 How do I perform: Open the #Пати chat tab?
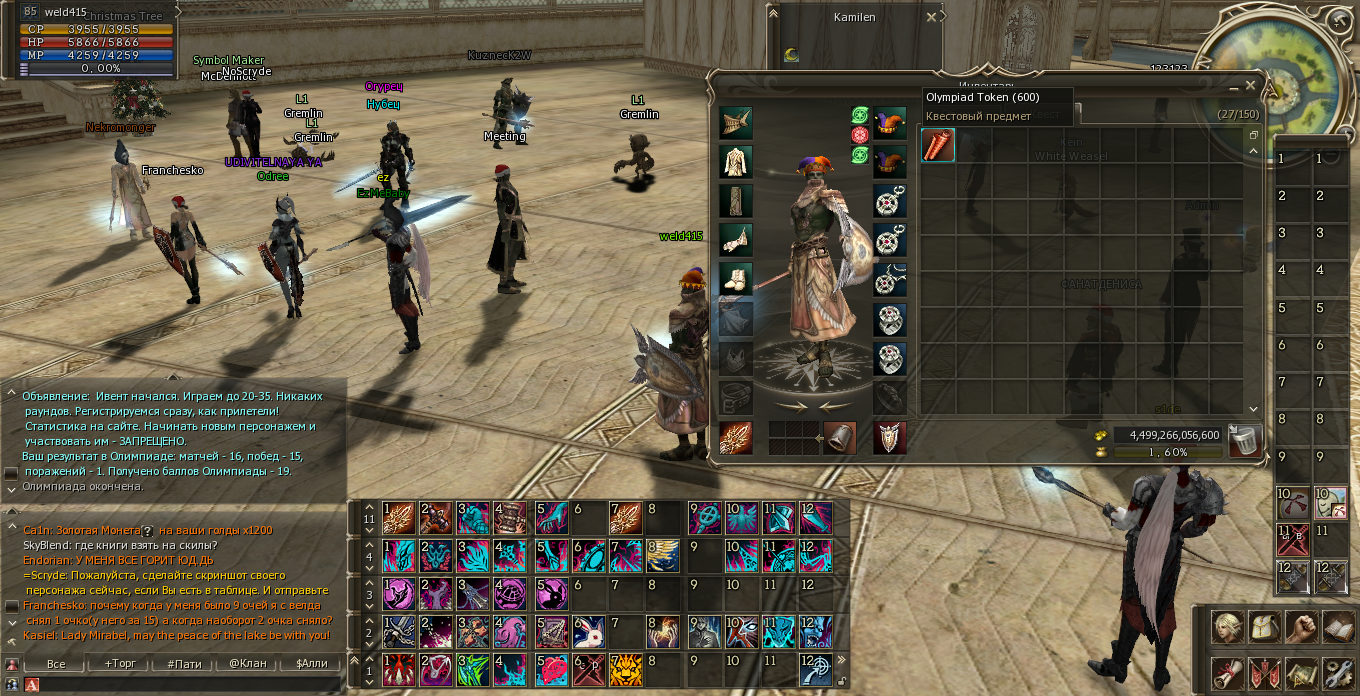coord(184,663)
